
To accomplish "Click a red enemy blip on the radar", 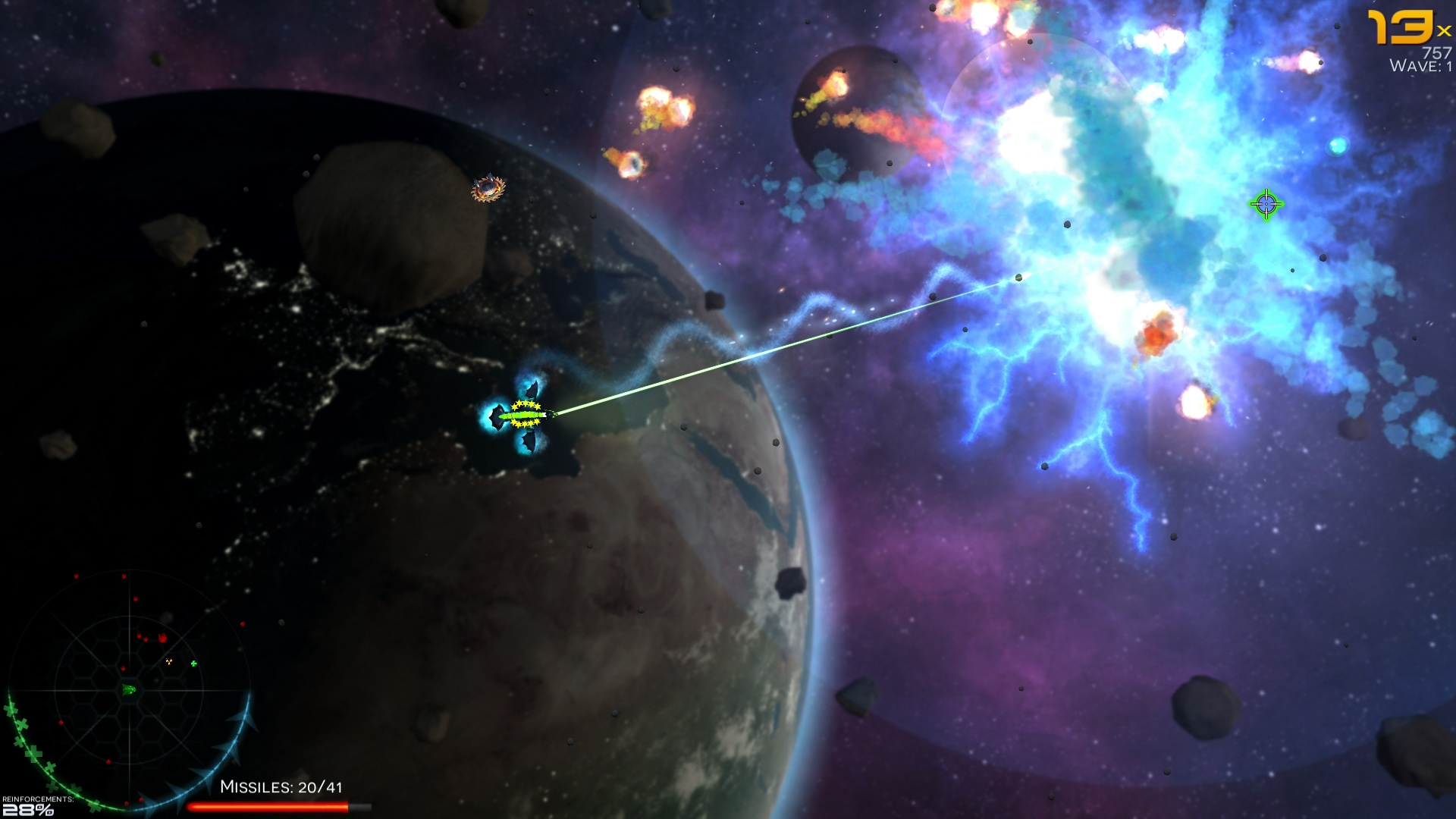I will (162, 637).
